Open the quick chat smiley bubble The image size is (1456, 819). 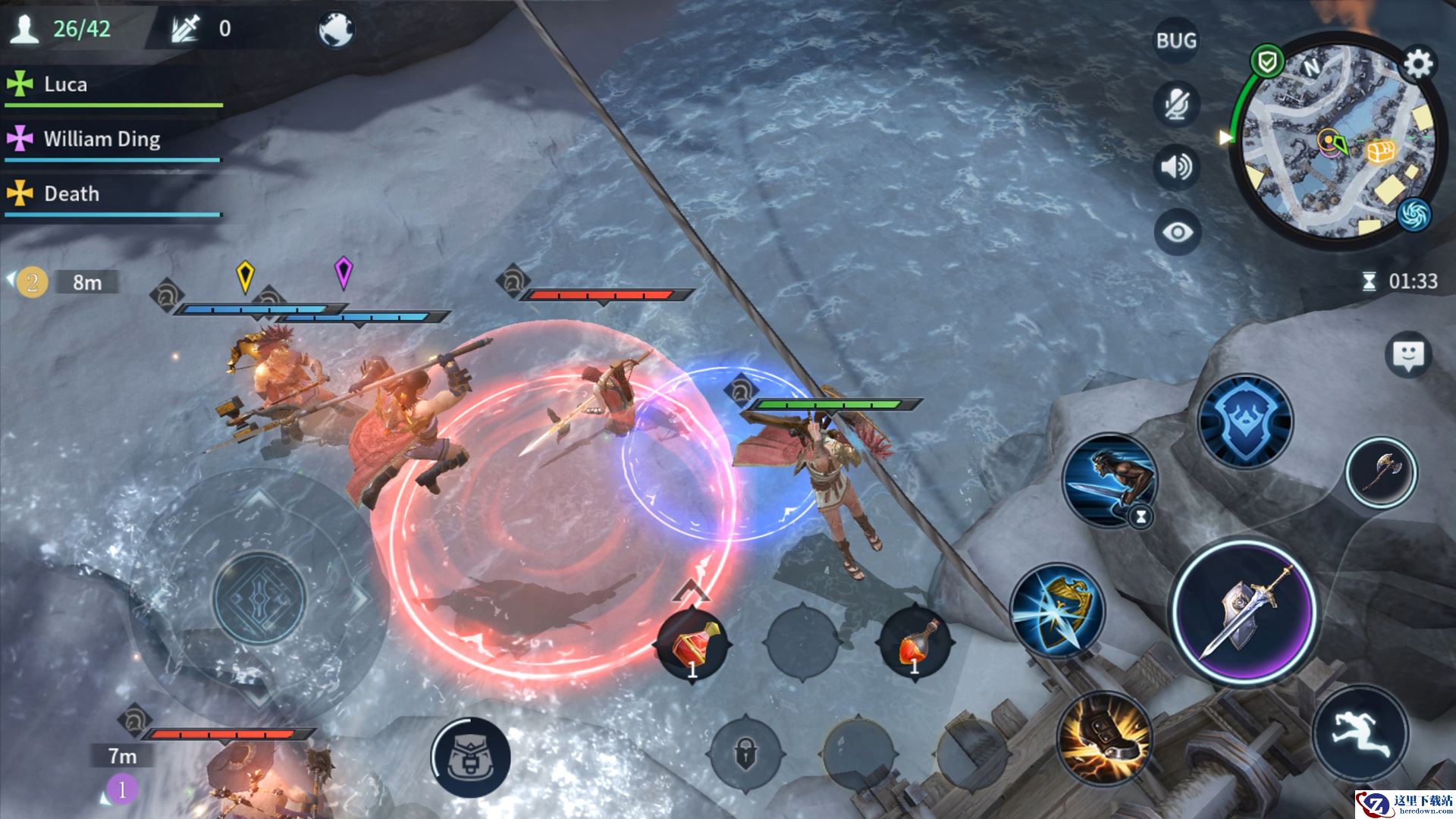pyautogui.click(x=1408, y=354)
